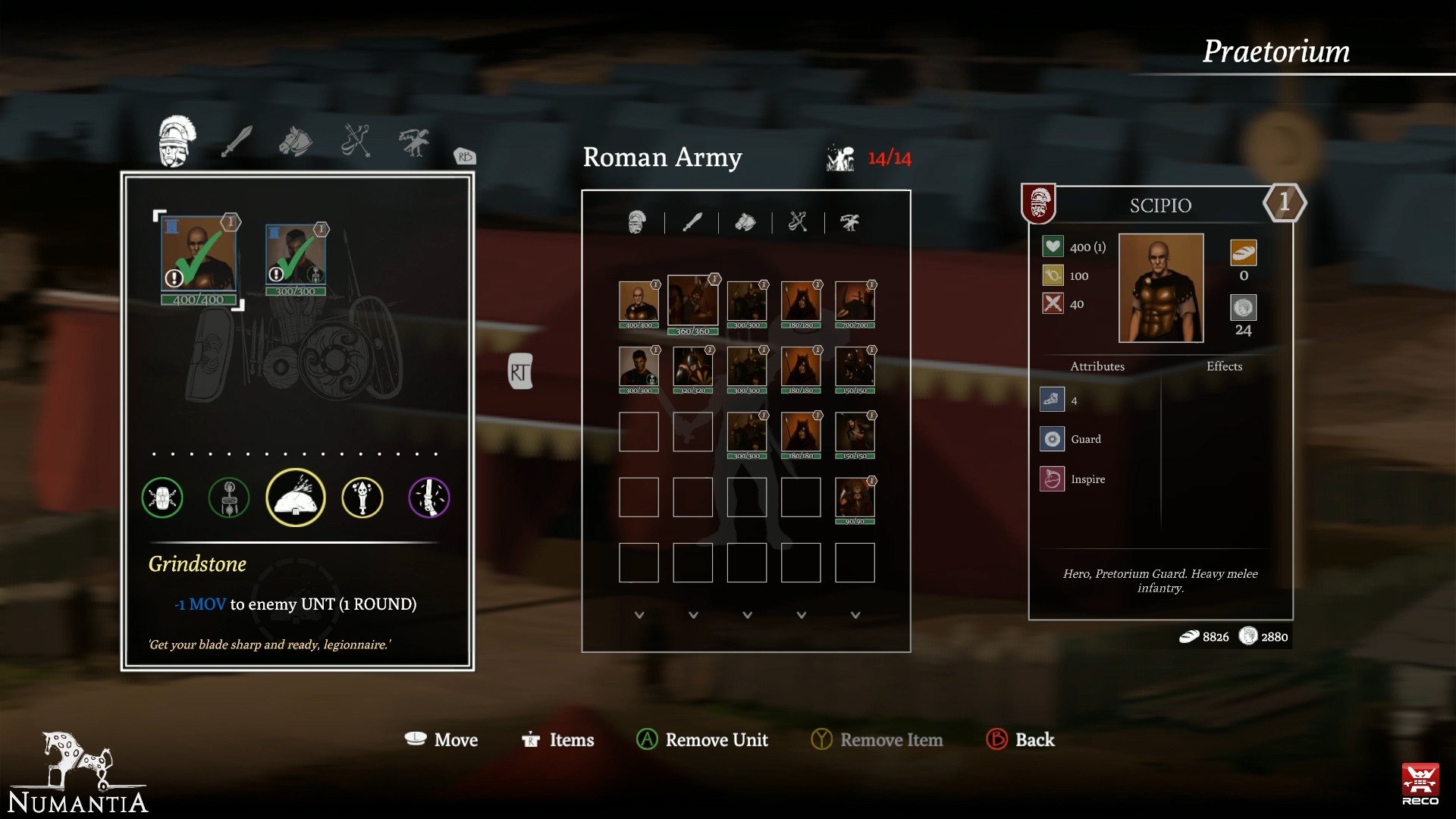Expand the first column chevron below the unit grid
Image resolution: width=1456 pixels, height=819 pixels.
pyautogui.click(x=639, y=616)
